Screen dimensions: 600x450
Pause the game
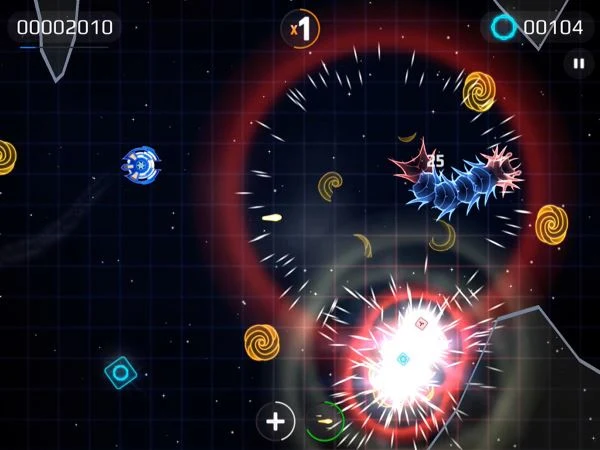[x=578, y=64]
